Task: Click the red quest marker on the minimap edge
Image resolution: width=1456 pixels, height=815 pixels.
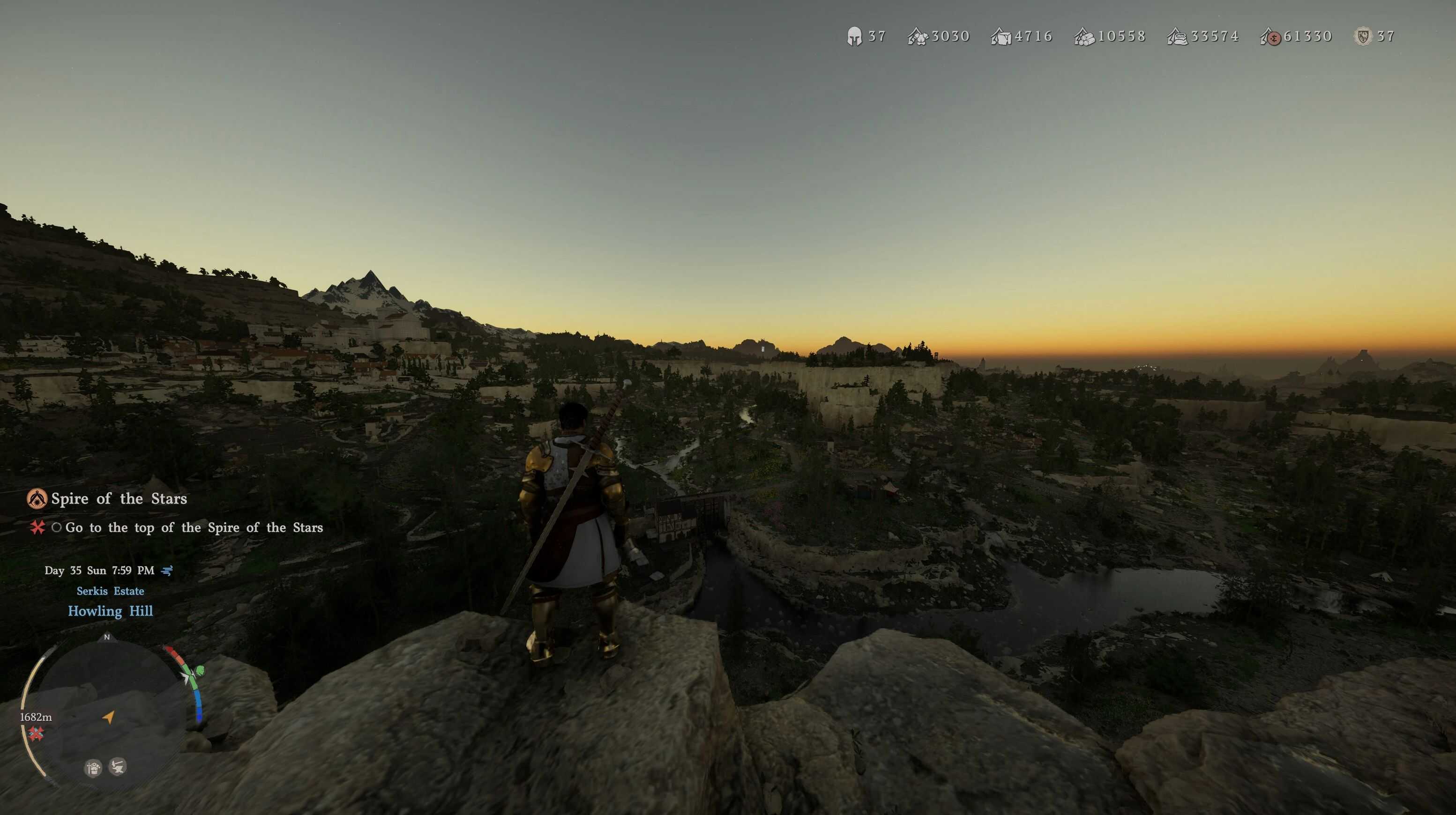Action: (36, 733)
